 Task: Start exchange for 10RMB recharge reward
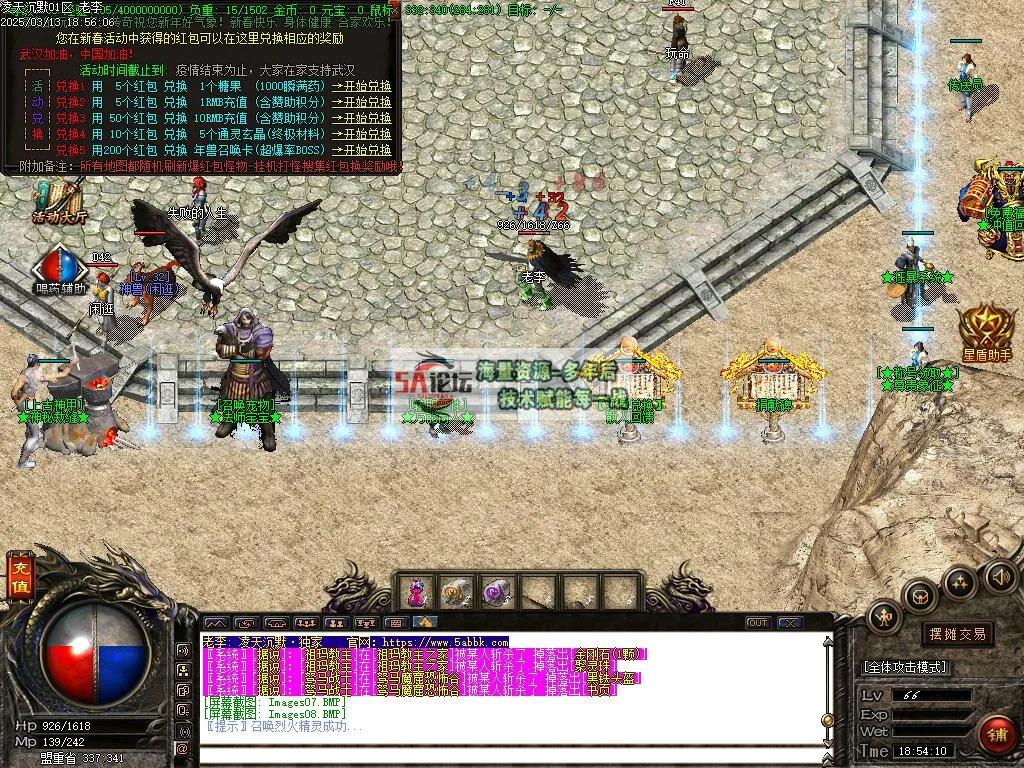click(x=362, y=118)
